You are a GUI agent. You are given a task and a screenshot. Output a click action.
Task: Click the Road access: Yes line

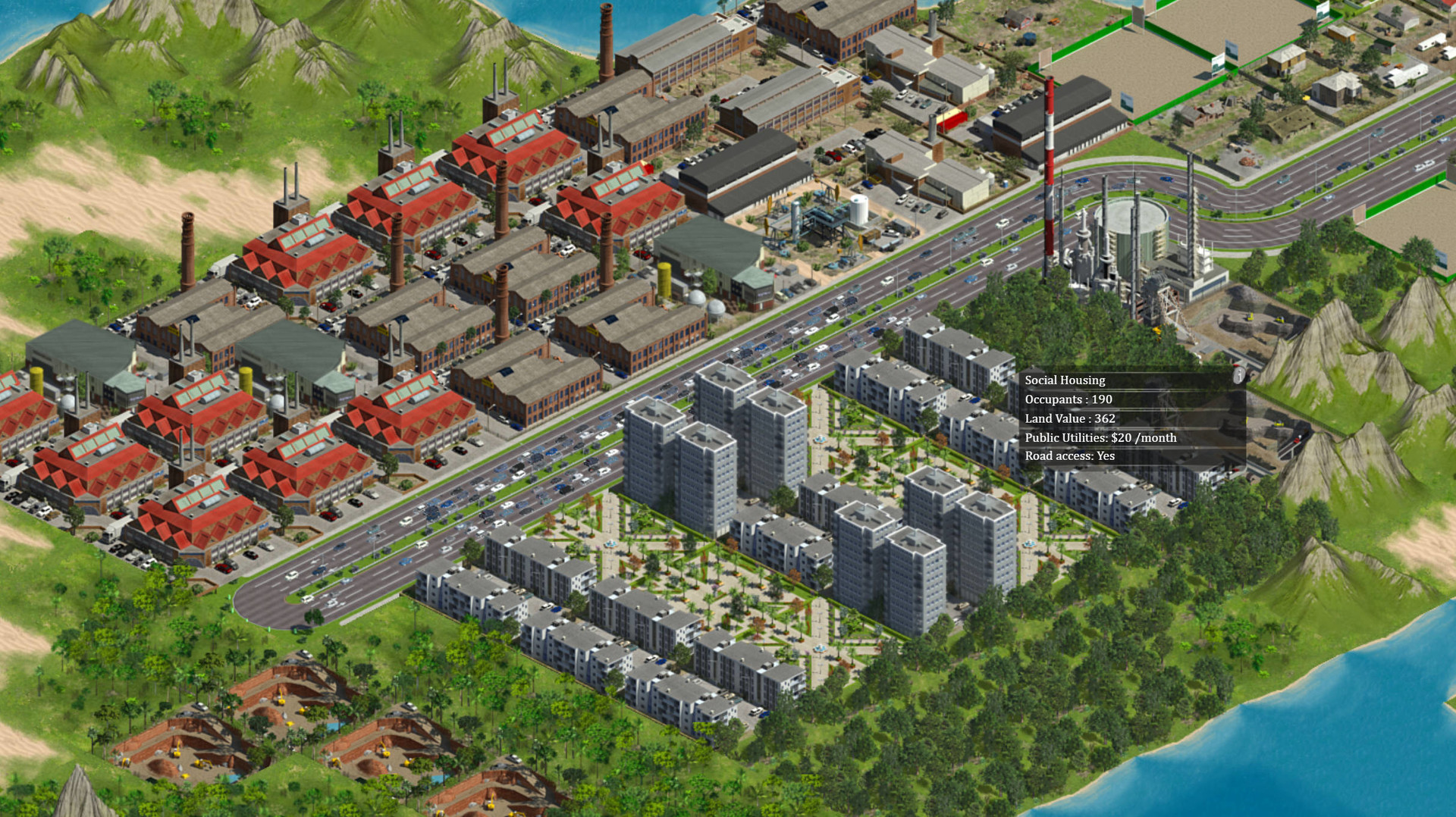pyautogui.click(x=1070, y=456)
